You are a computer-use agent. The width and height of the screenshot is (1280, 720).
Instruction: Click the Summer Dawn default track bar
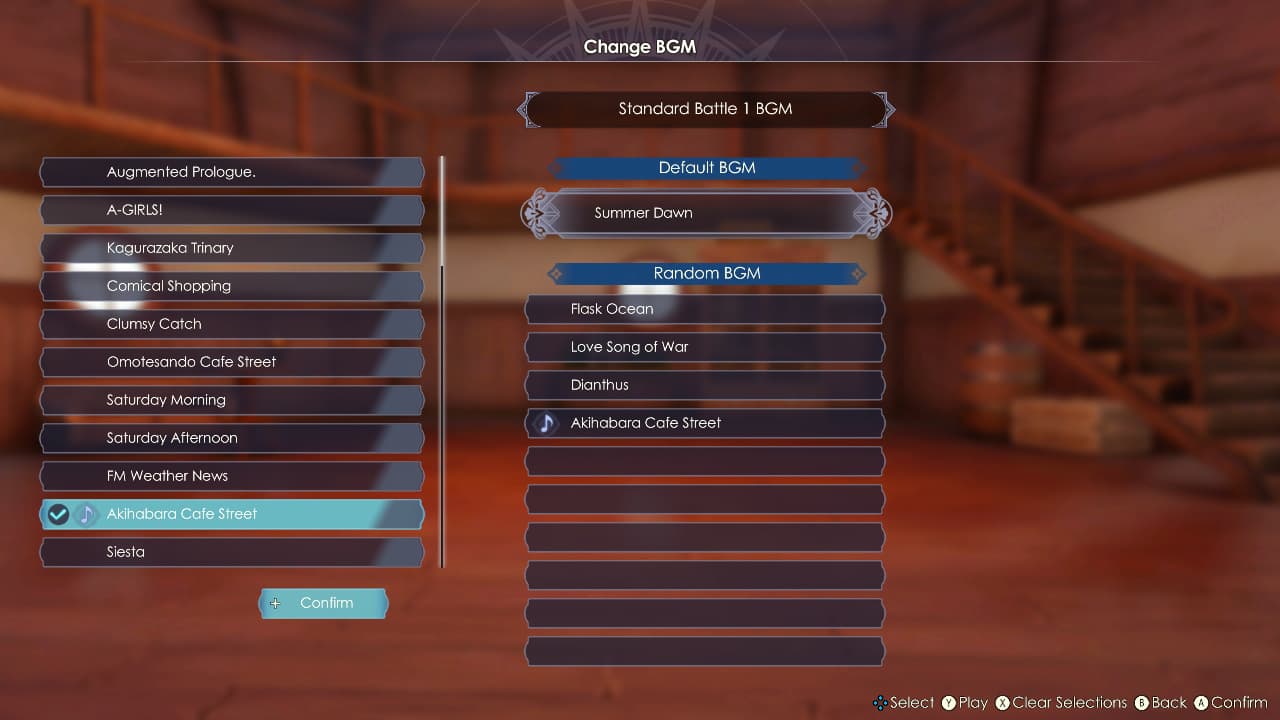point(704,213)
